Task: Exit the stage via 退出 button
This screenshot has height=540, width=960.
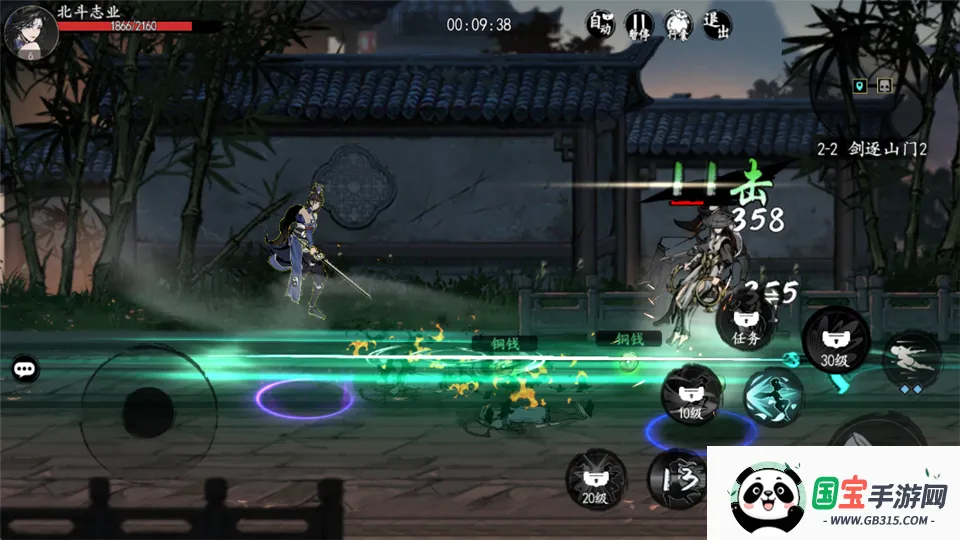Action: pyautogui.click(x=717, y=24)
